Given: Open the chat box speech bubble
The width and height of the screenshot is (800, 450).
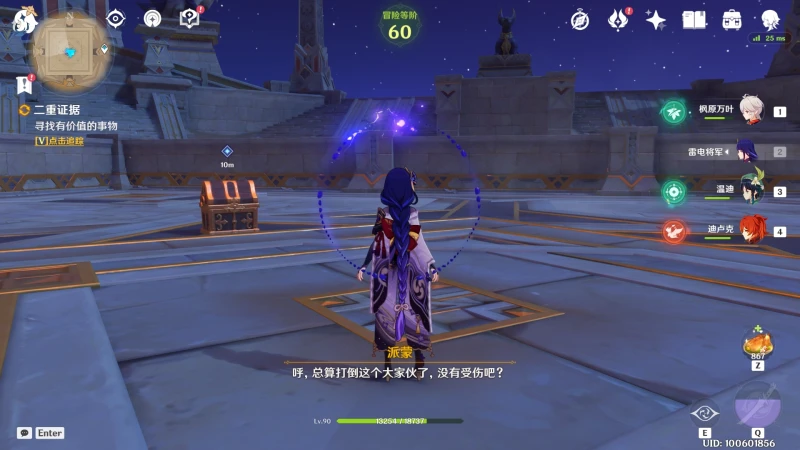Looking at the screenshot, I should click(24, 433).
